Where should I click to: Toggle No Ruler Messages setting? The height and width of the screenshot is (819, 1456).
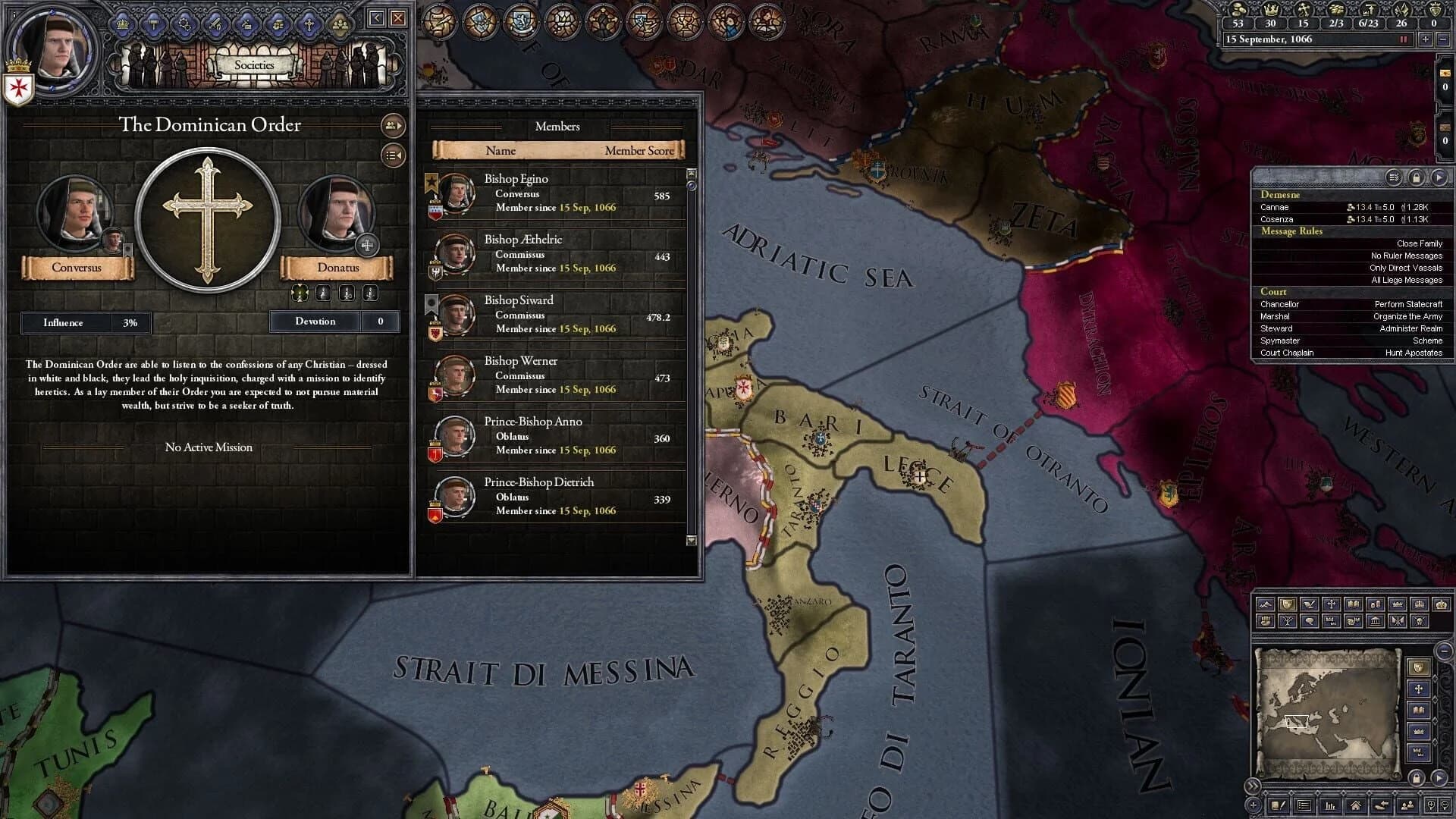tap(1407, 256)
